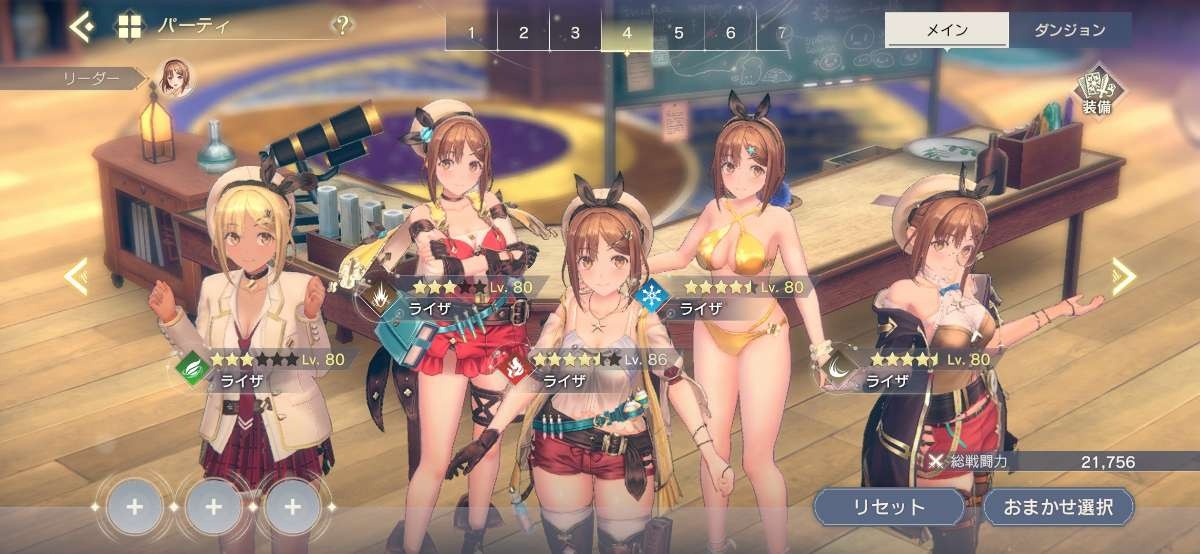The width and height of the screenshot is (1200, 554).
Task: Open the four-square menu icon beside パーティ
Action: point(129,26)
